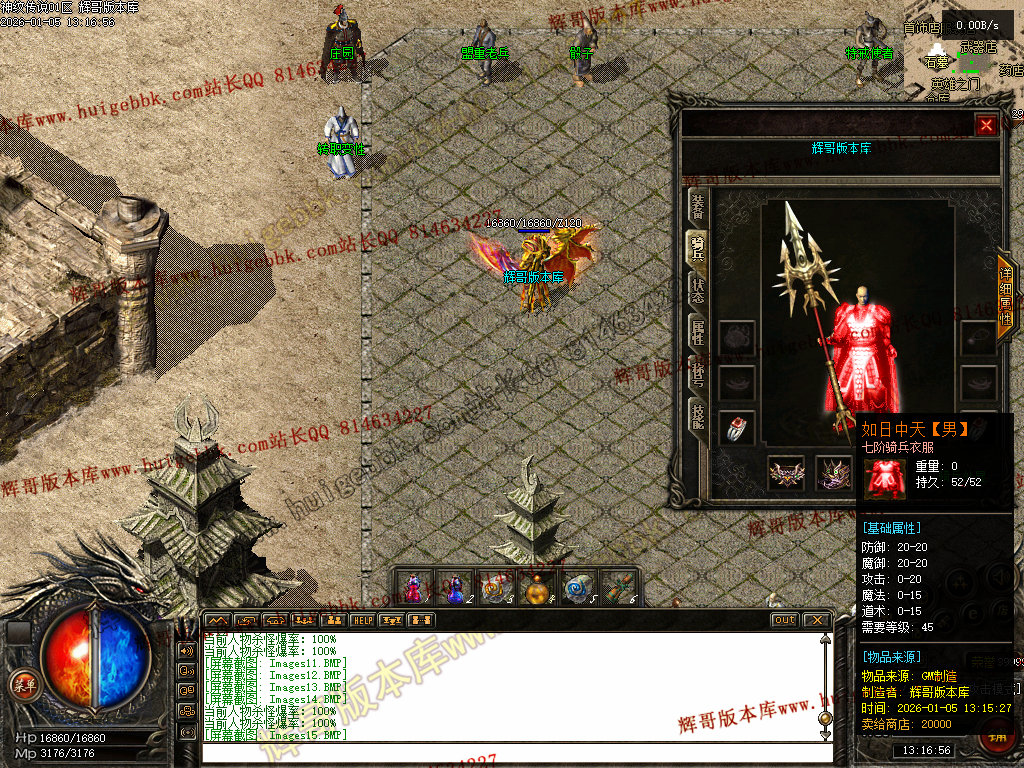Click the chat text input field
Screen dimensions: 1024x768
click(510, 752)
